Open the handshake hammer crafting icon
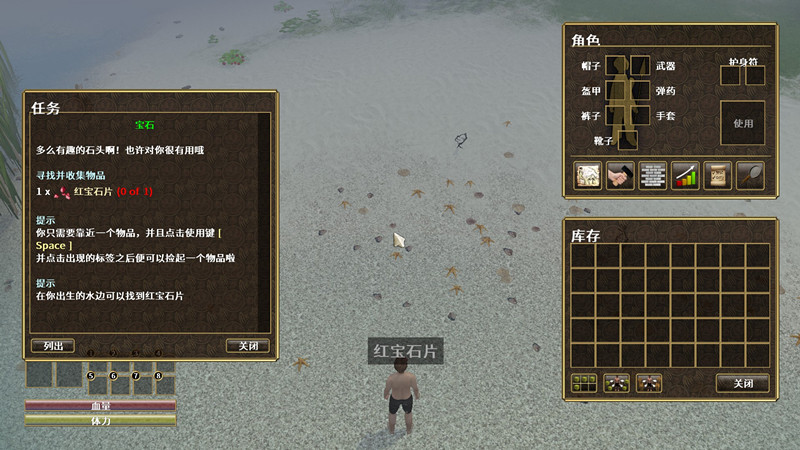The width and height of the screenshot is (800, 450). [620, 175]
